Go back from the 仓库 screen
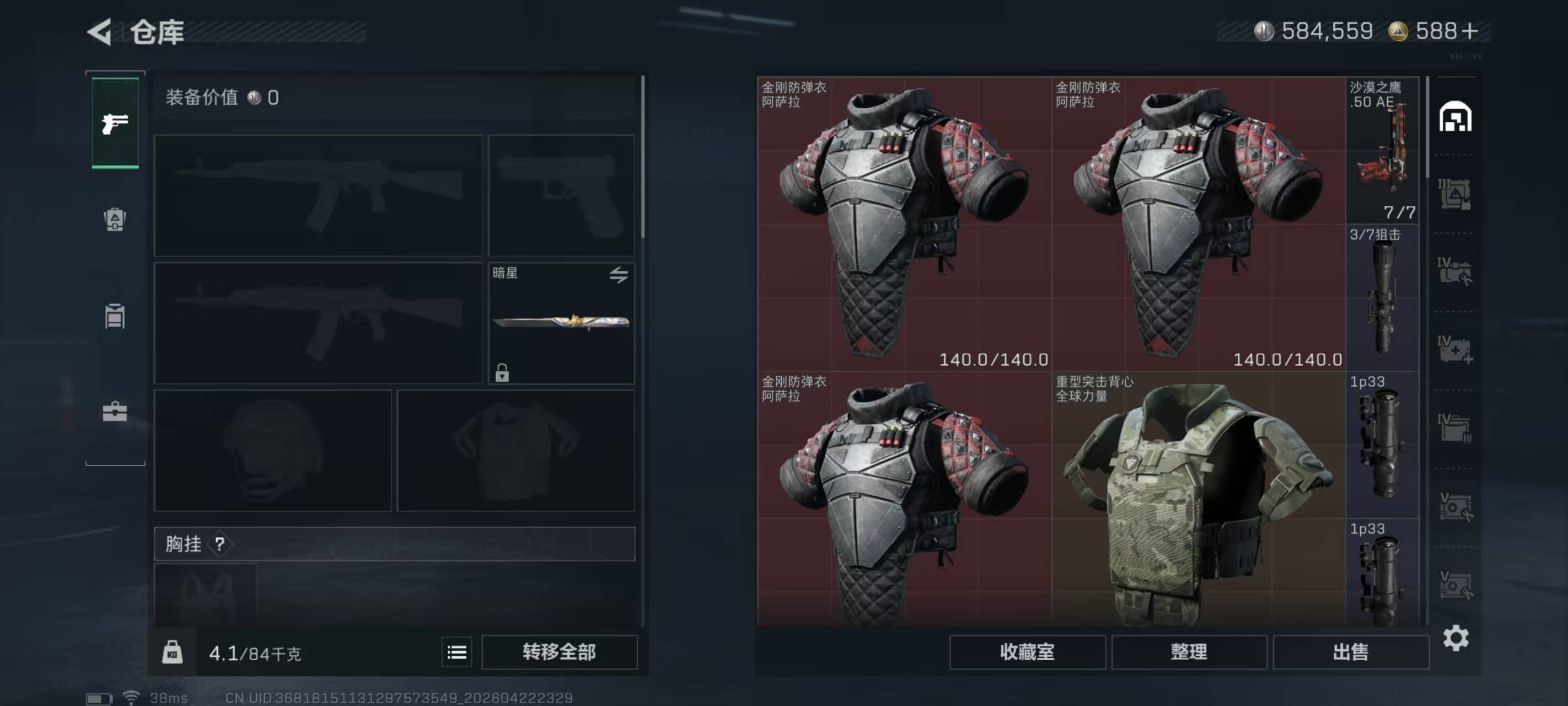1568x706 pixels. (100, 31)
